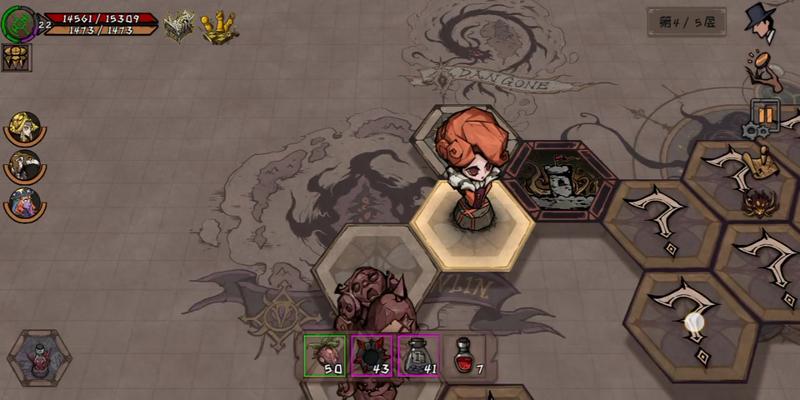
Task: Use the green-bordered item with count 50
Action: [x=325, y=355]
